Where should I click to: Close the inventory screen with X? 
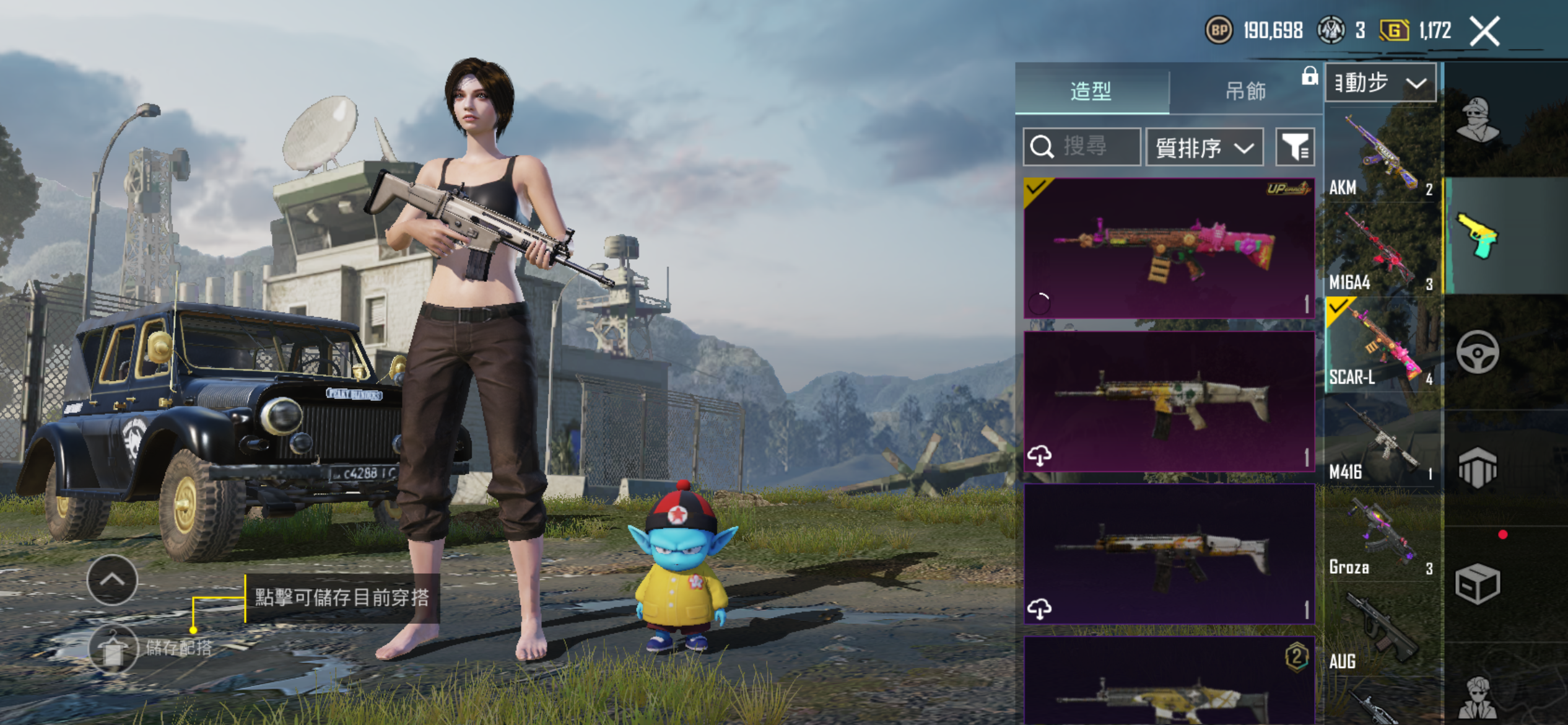click(1484, 31)
